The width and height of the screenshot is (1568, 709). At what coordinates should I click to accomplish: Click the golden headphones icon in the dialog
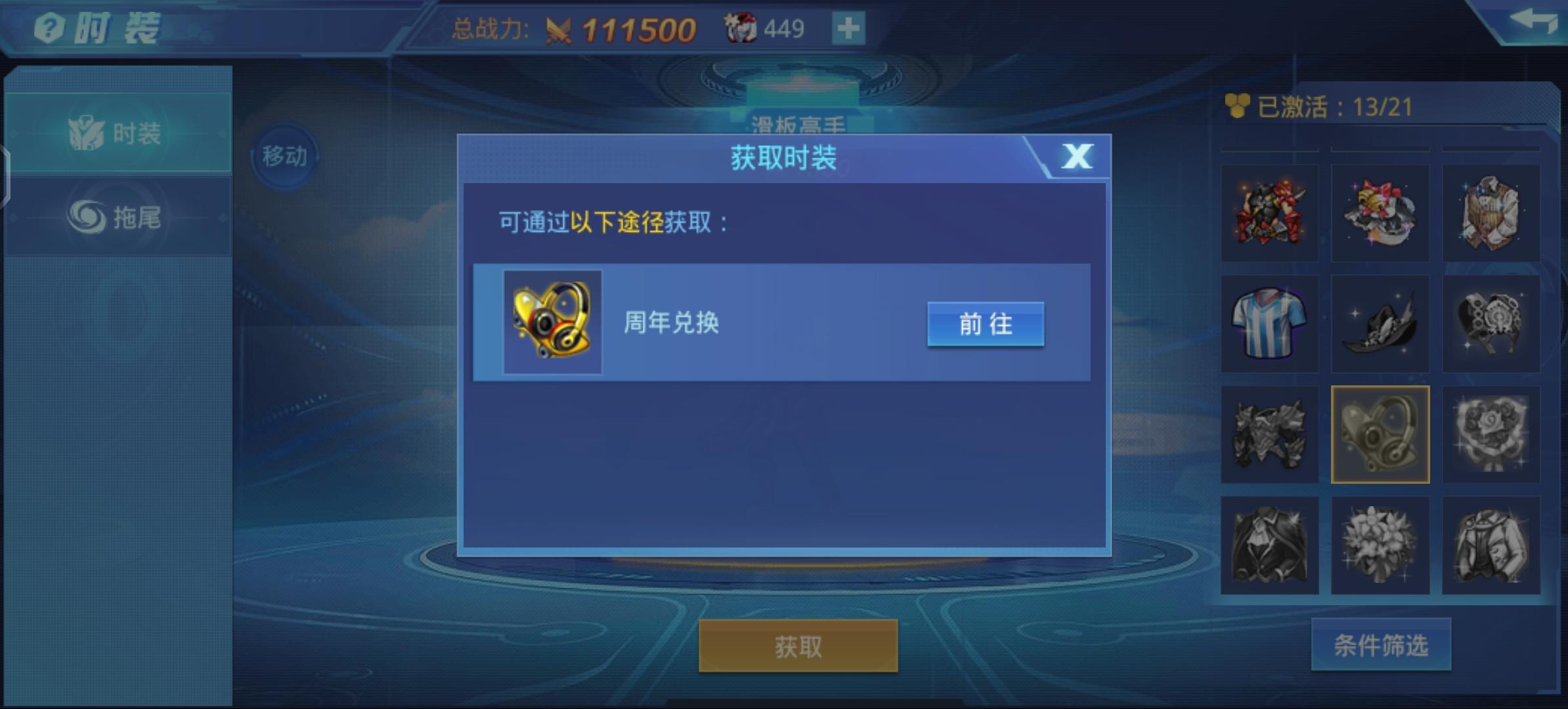coord(552,323)
